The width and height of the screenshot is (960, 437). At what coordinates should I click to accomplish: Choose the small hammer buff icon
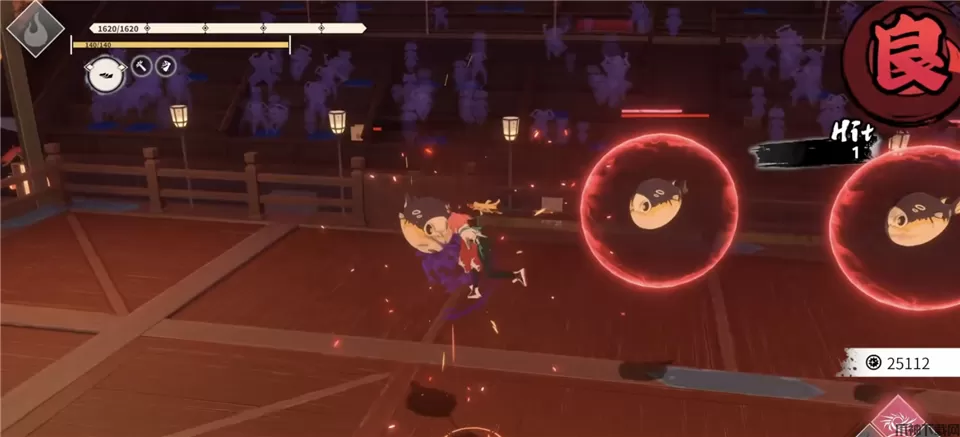pyautogui.click(x=141, y=66)
